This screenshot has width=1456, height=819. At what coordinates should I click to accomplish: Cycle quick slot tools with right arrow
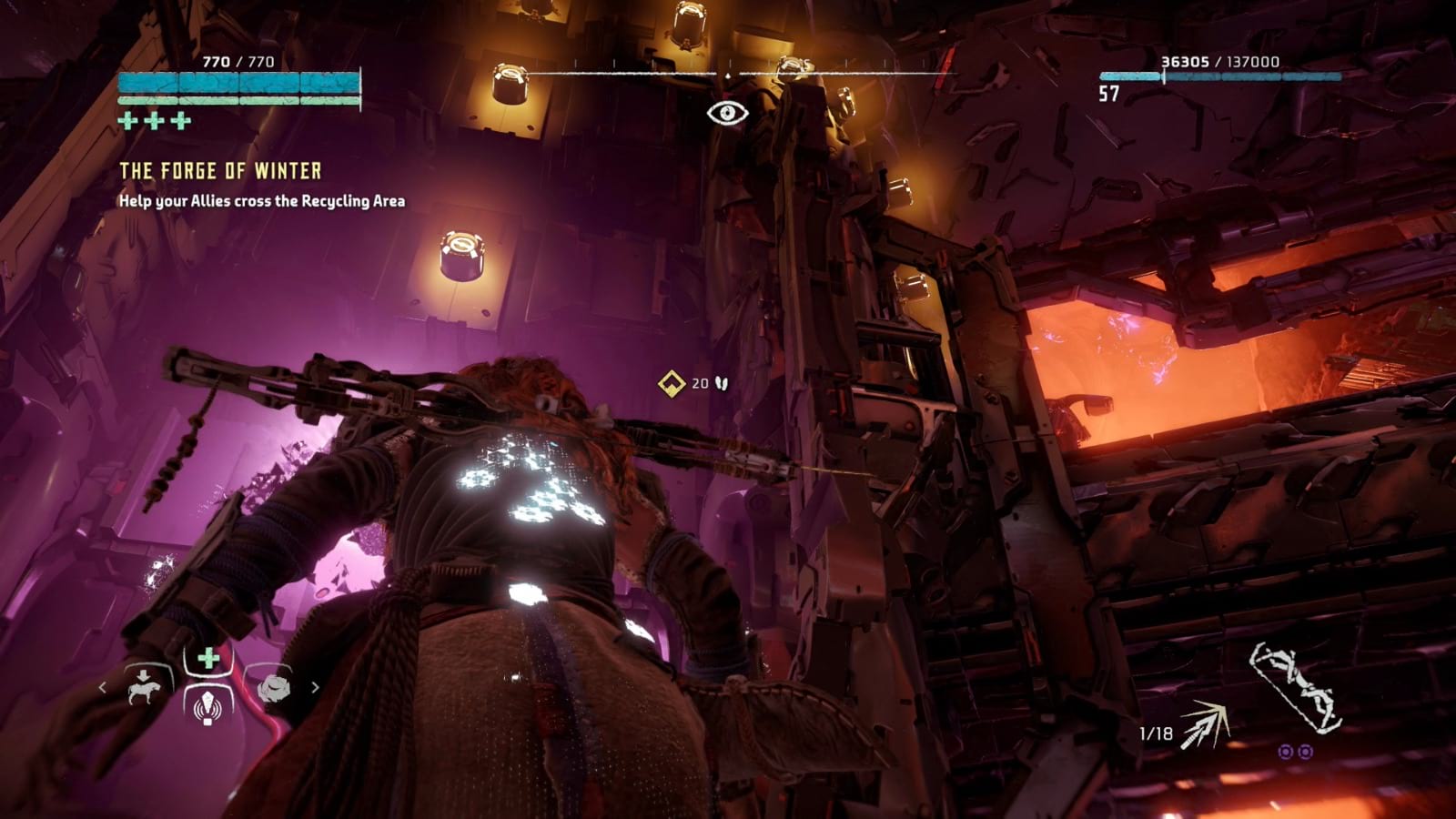point(315,688)
